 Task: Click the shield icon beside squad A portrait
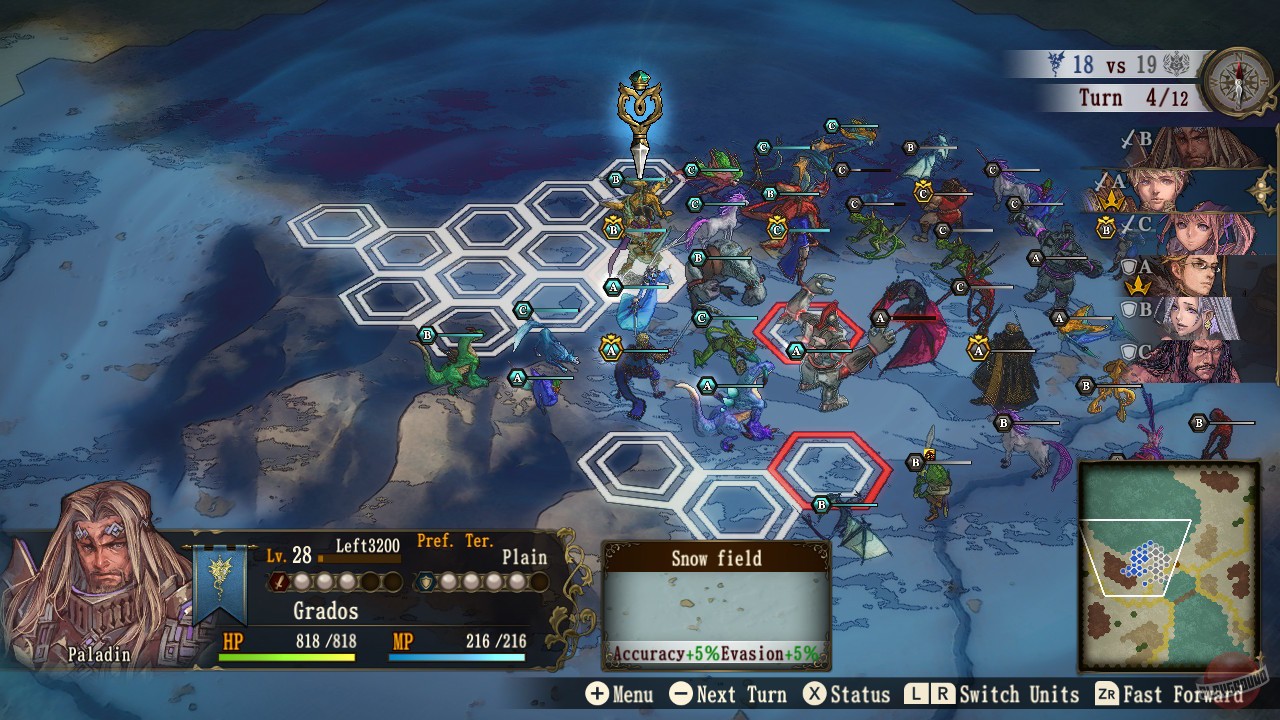[x=1129, y=268]
